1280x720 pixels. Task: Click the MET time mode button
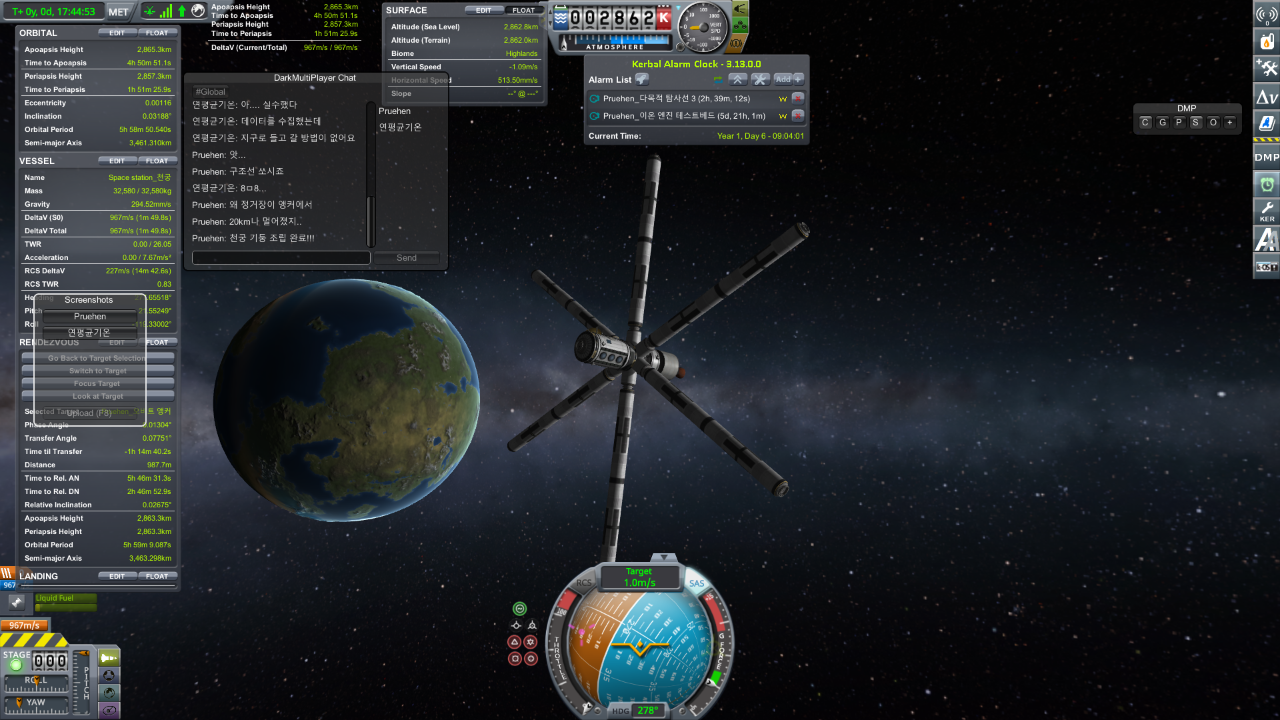[x=118, y=12]
